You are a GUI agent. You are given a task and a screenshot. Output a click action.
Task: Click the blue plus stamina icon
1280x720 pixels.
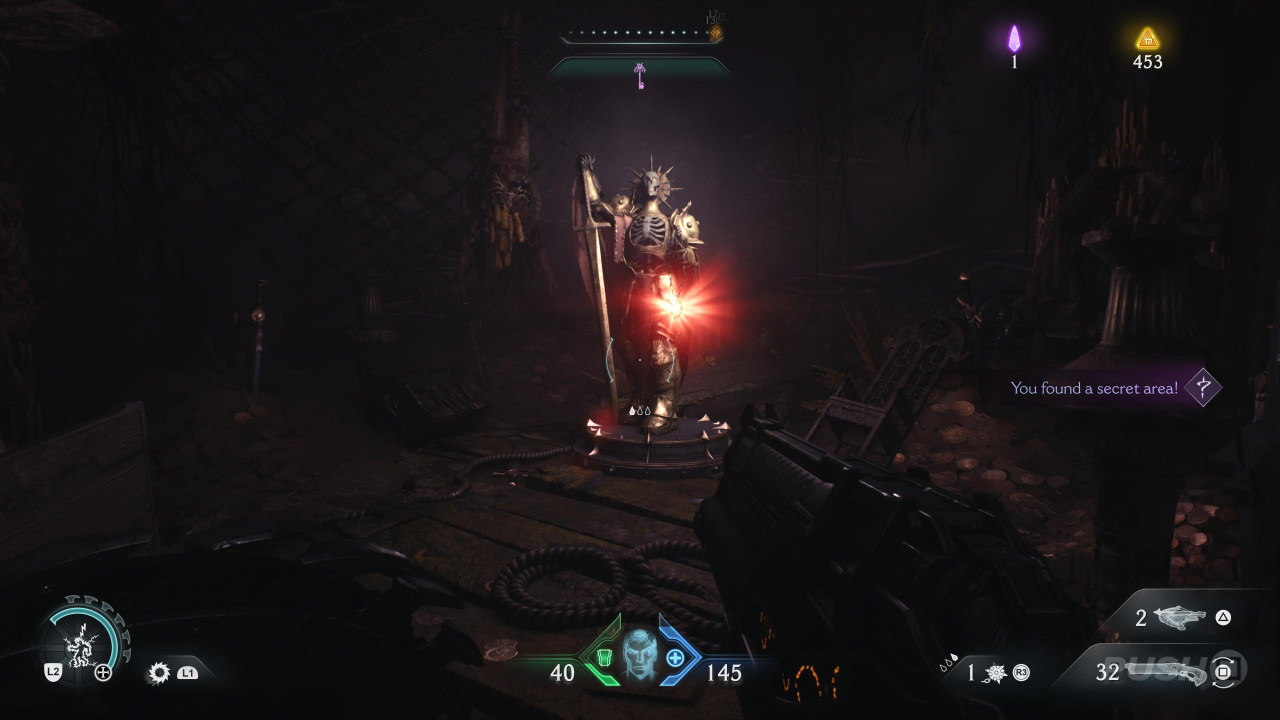coord(675,658)
